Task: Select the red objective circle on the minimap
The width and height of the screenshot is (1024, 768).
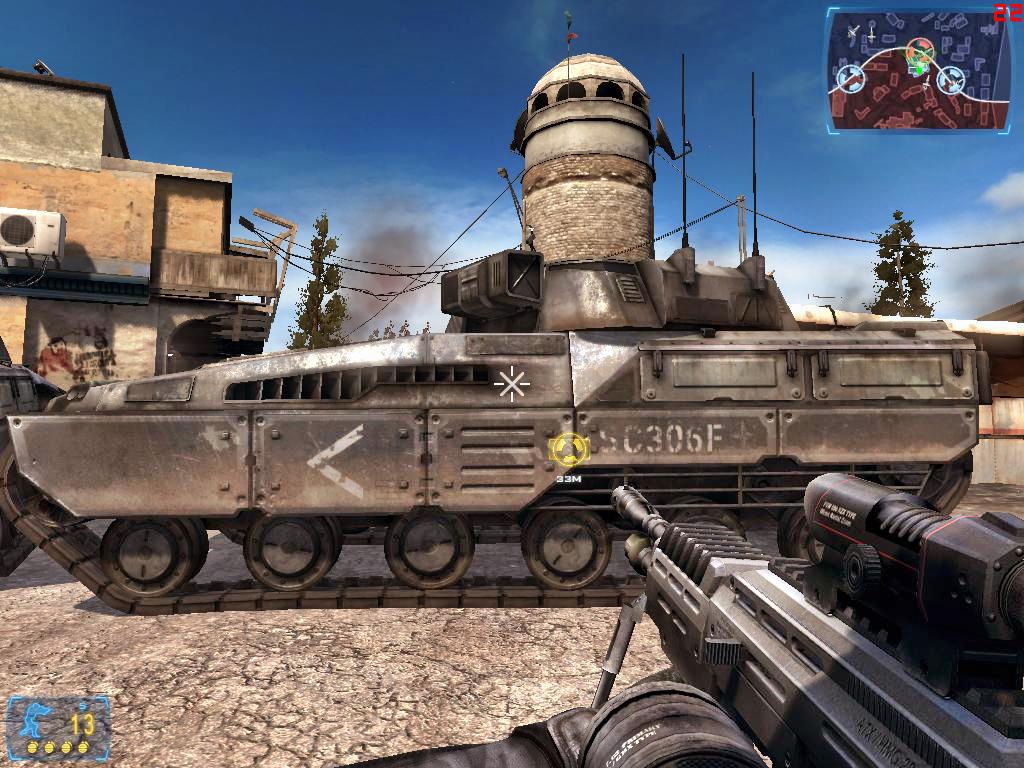Action: pyautogui.click(x=920, y=49)
